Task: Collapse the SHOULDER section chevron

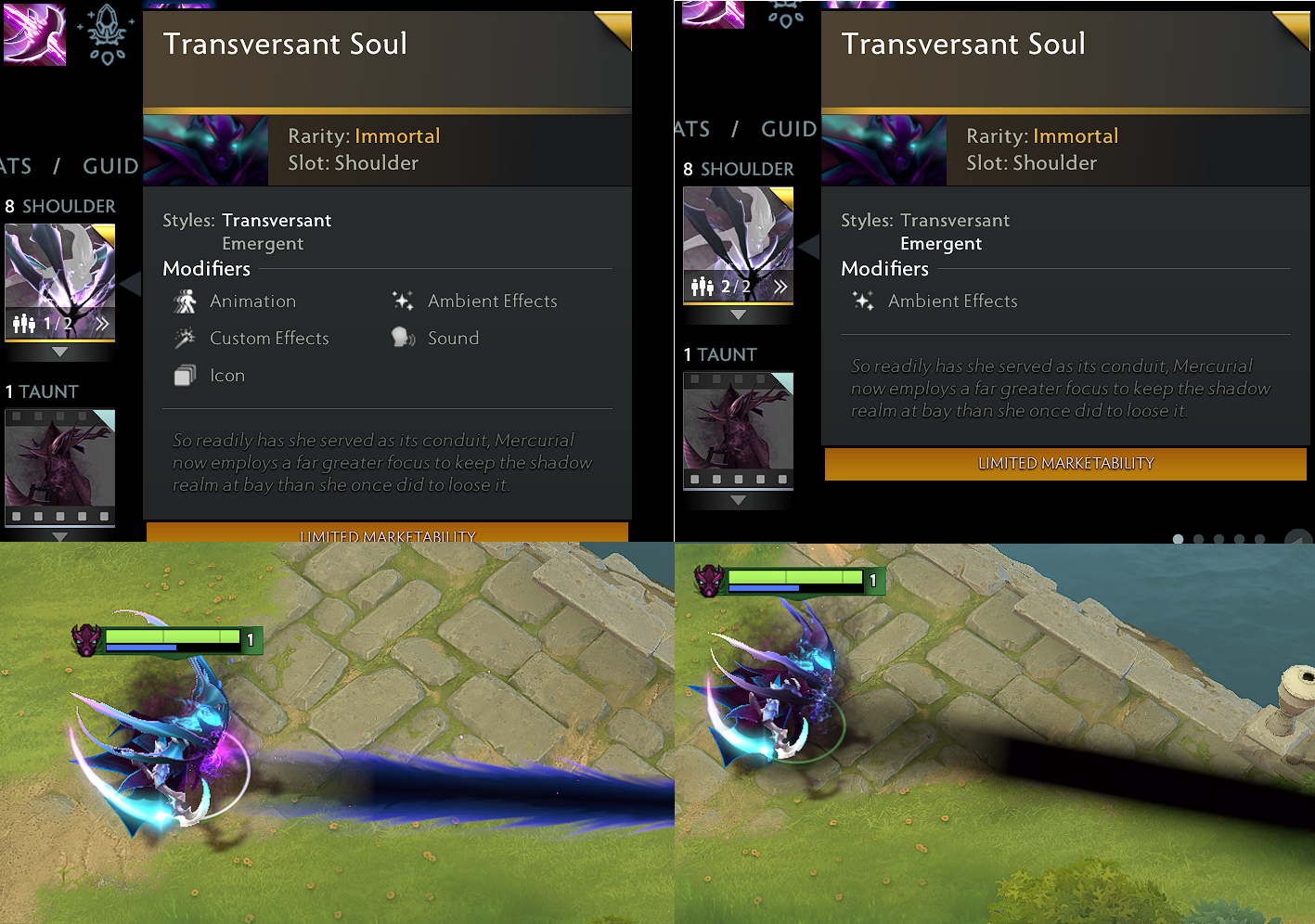Action: pos(59,351)
